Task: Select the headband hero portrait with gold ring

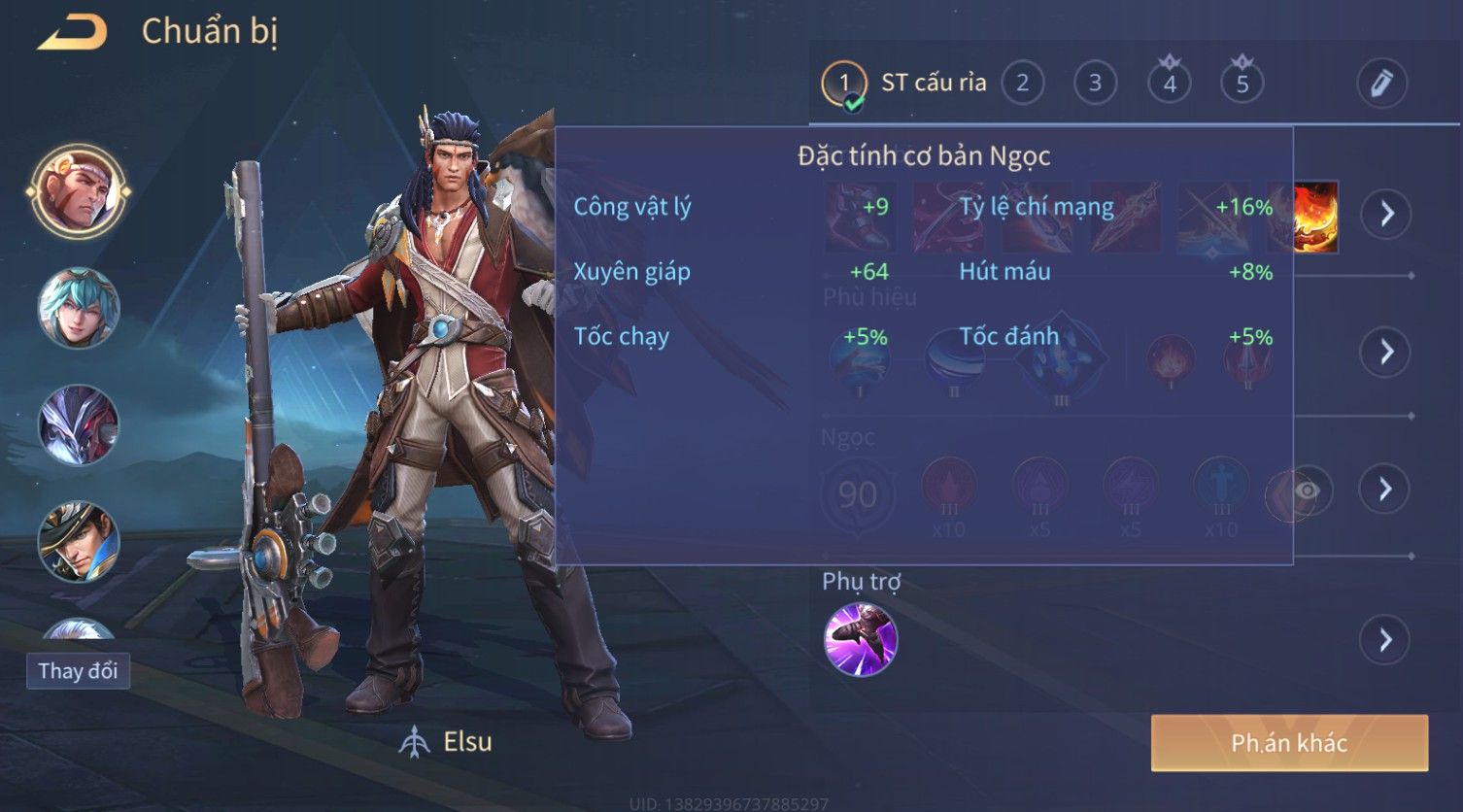Action: (x=79, y=190)
